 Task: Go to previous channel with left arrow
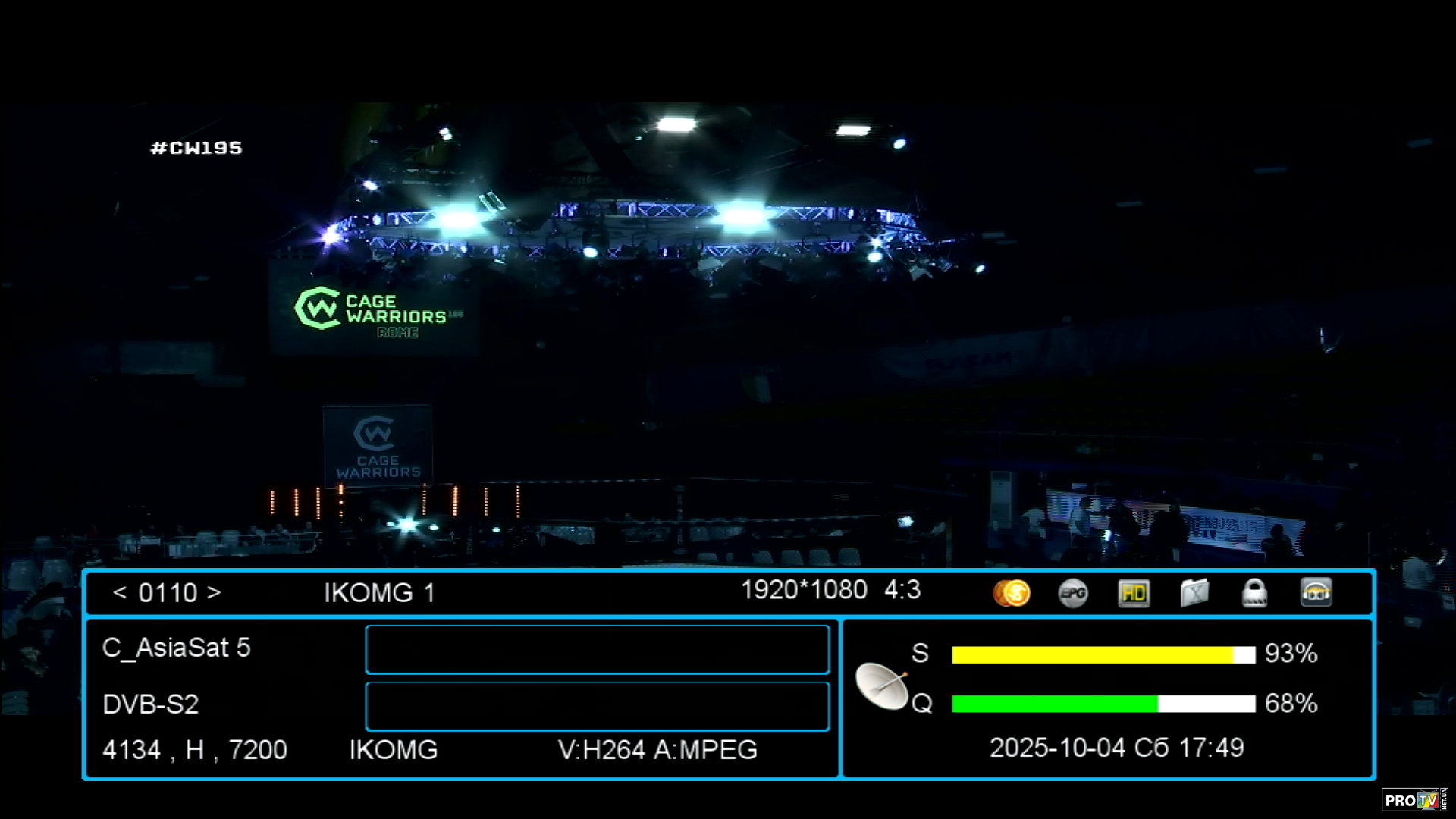coord(120,592)
